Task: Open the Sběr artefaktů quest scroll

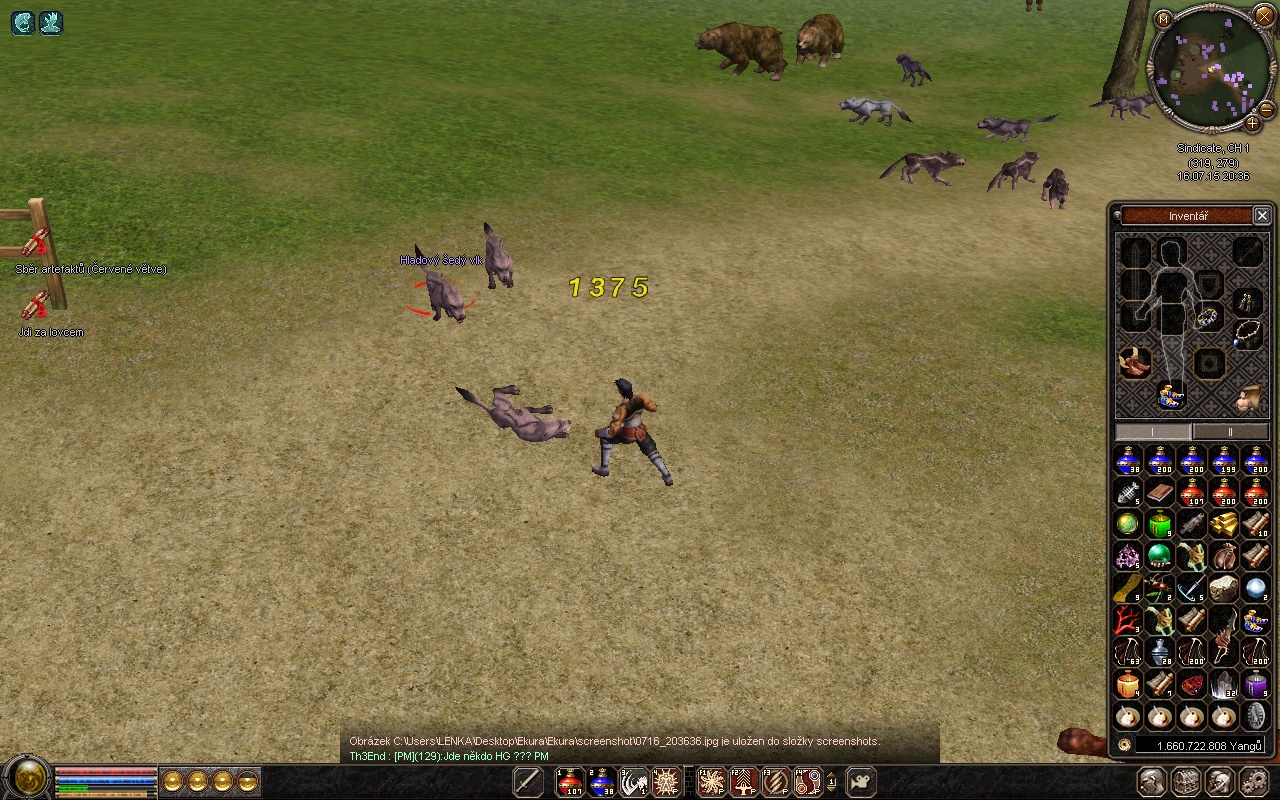Action: click(36, 243)
